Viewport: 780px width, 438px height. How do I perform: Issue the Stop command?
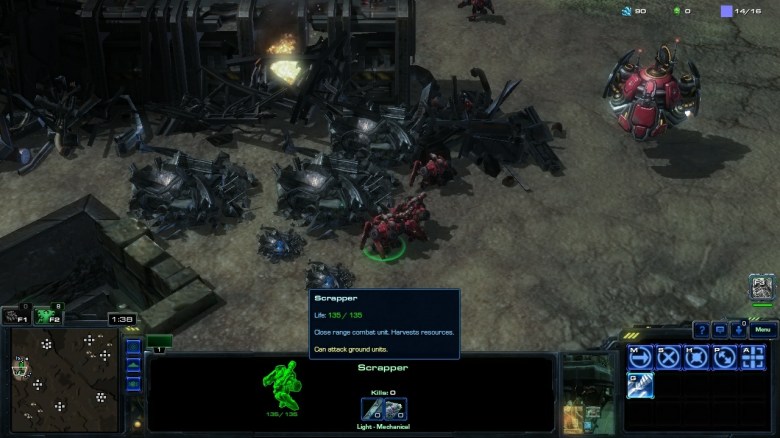[x=668, y=357]
